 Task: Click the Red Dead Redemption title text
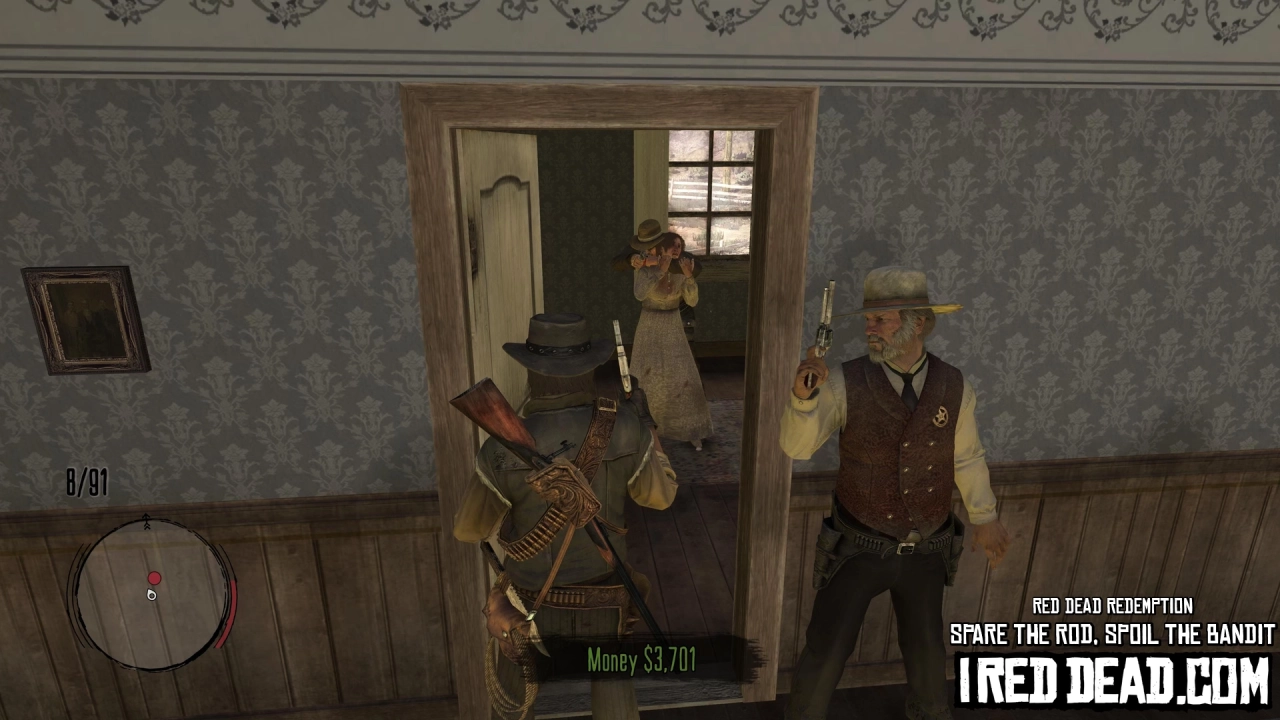pos(1112,605)
